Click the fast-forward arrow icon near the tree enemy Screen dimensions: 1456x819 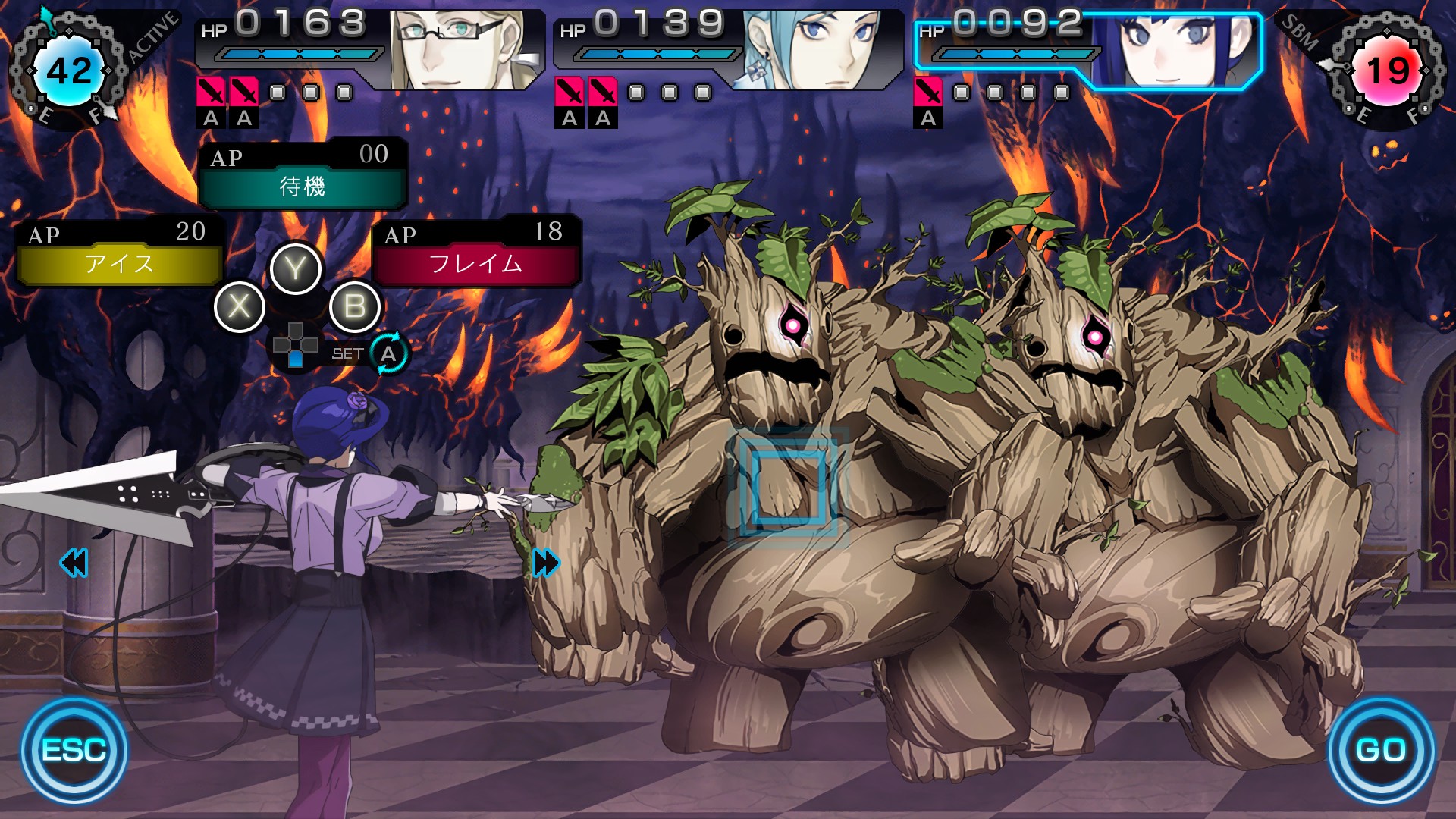tap(546, 563)
